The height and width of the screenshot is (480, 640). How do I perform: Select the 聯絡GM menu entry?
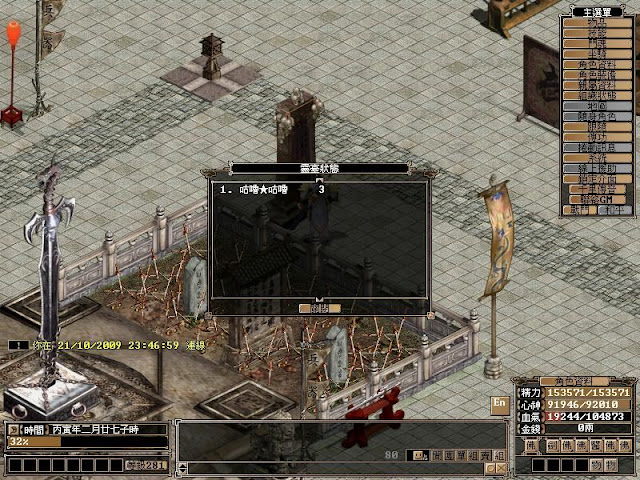pyautogui.click(x=597, y=199)
